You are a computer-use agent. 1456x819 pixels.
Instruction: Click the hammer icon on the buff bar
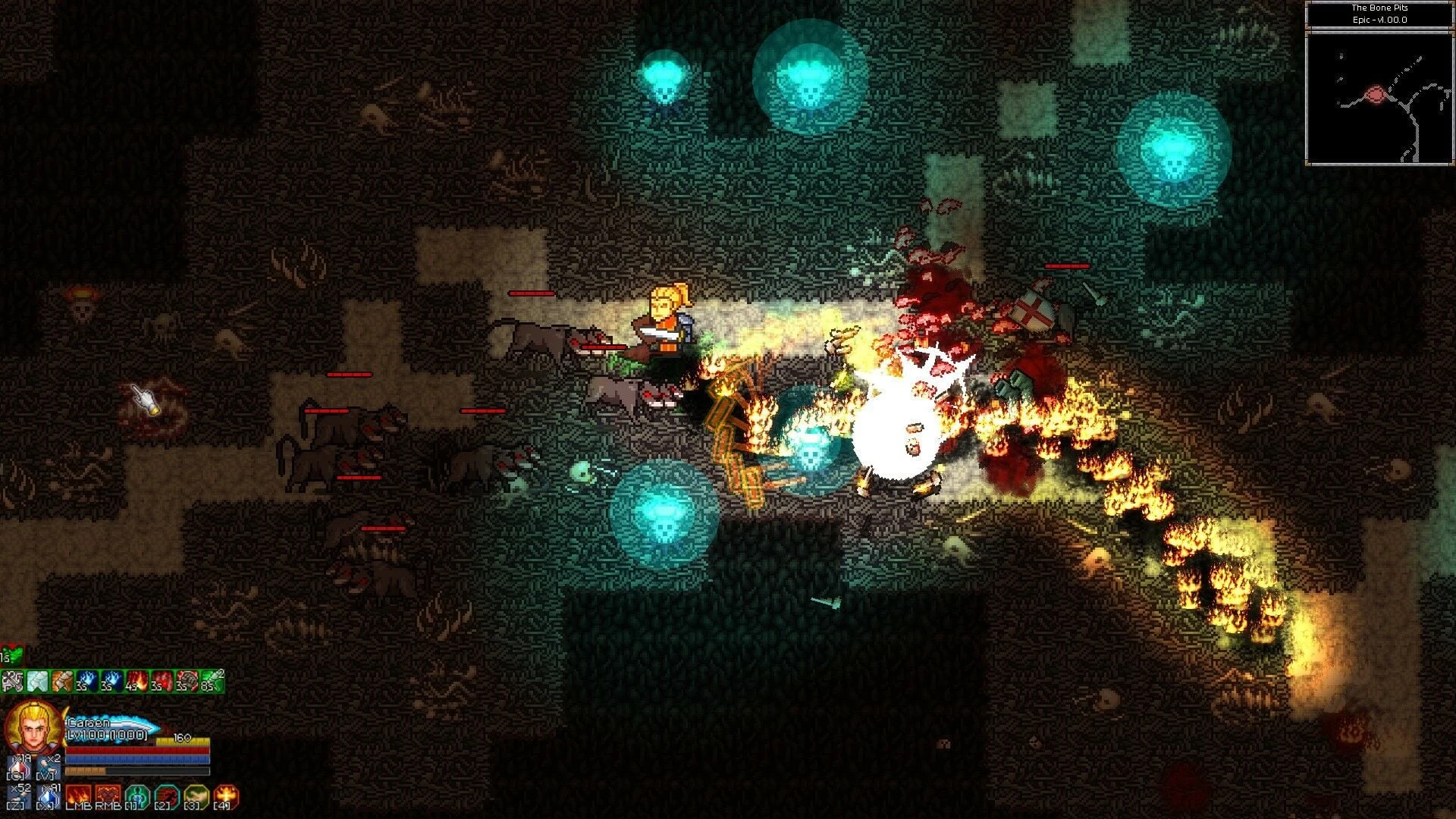(13, 680)
